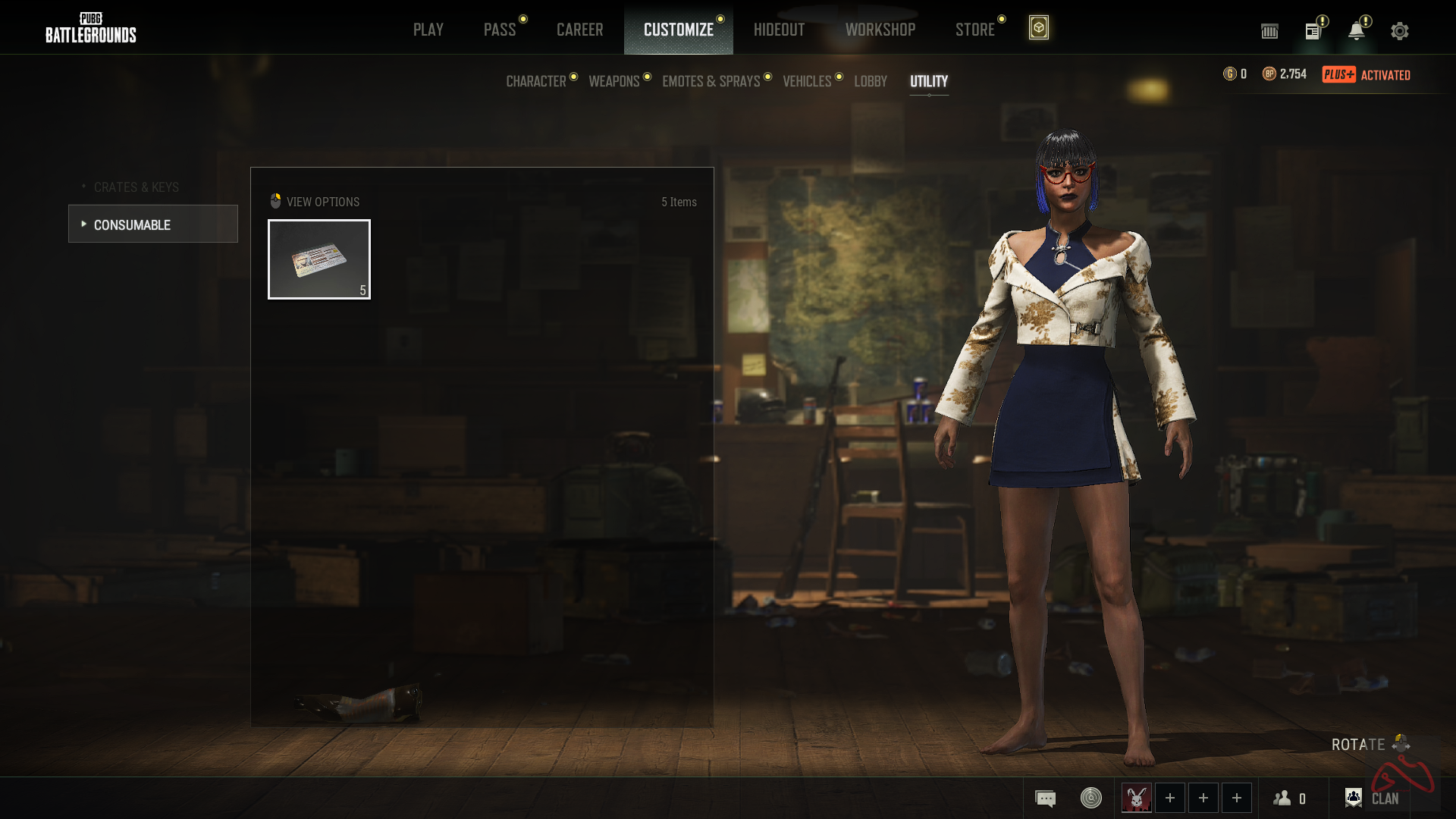
Task: Open Emotes & Sprays category
Action: pyautogui.click(x=711, y=81)
